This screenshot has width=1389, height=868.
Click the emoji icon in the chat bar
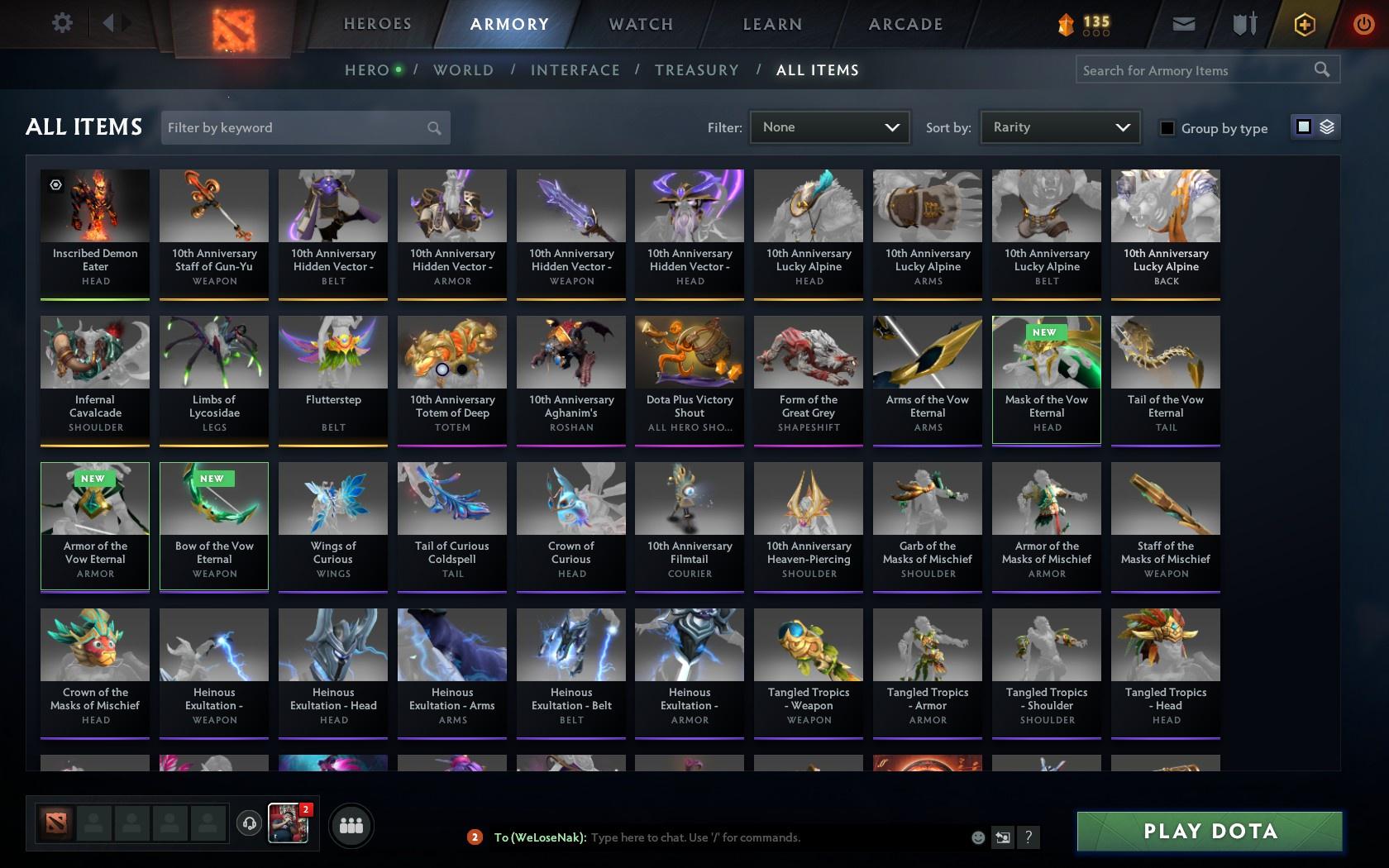pyautogui.click(x=977, y=837)
